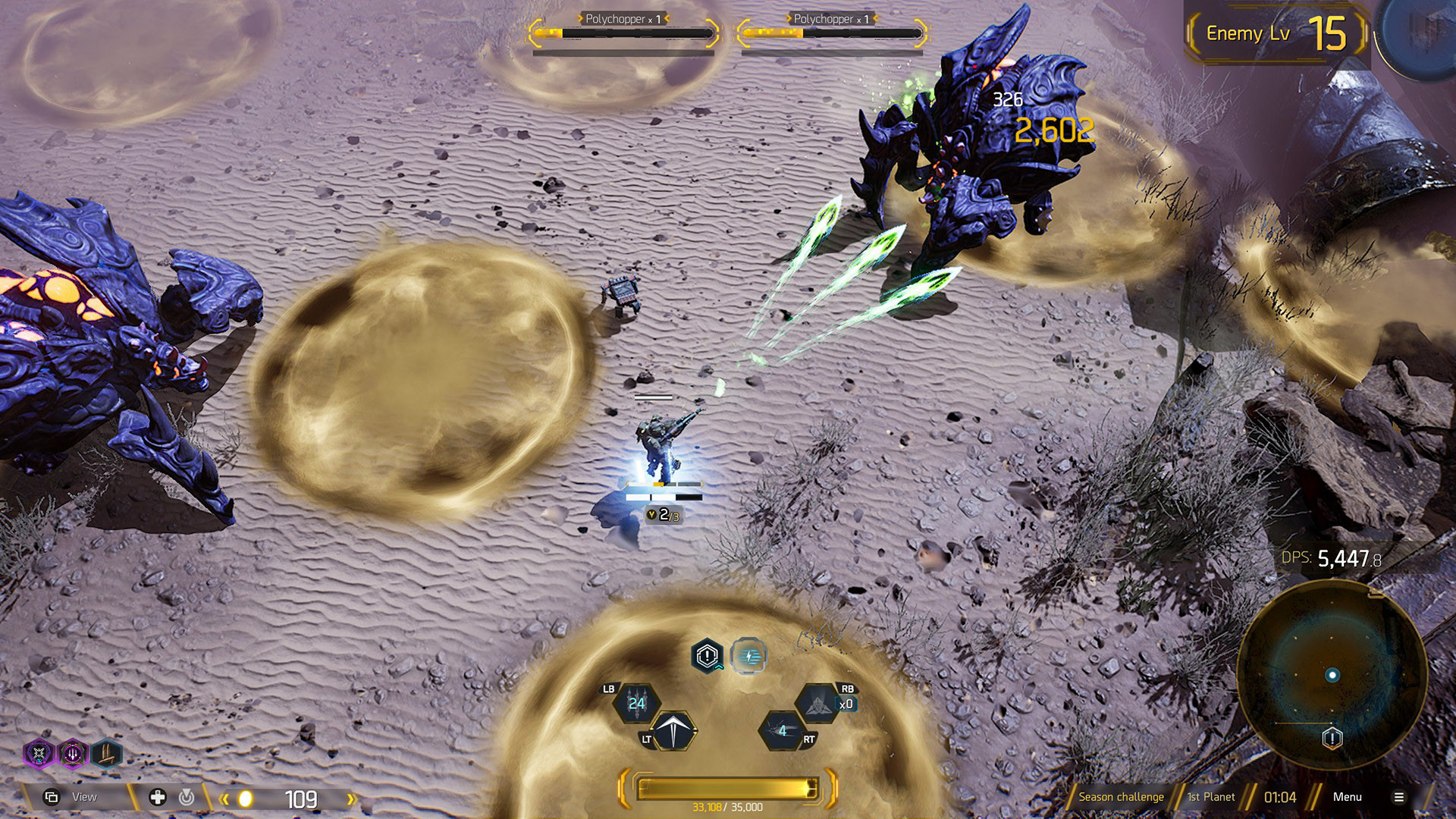Toggle the purple X-shaped buff icon
Screen dimensions: 1456x819
tap(39, 754)
